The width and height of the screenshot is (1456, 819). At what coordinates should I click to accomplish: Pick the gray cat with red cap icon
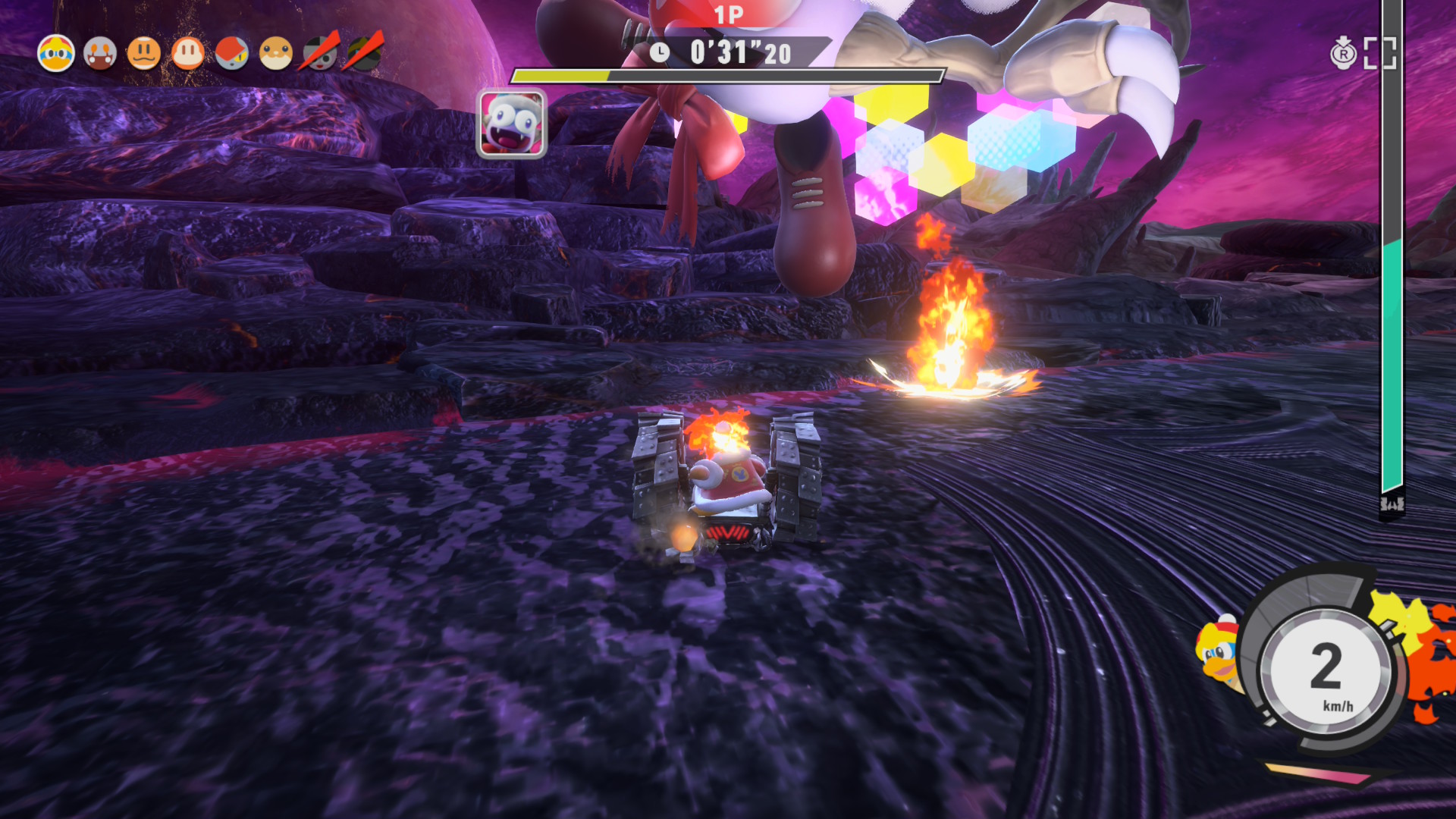point(232,54)
